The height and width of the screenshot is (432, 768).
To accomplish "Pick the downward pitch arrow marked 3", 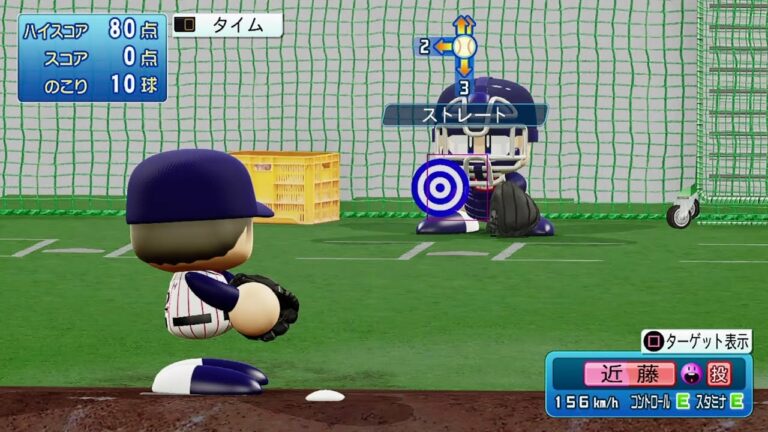I will coord(464,78).
